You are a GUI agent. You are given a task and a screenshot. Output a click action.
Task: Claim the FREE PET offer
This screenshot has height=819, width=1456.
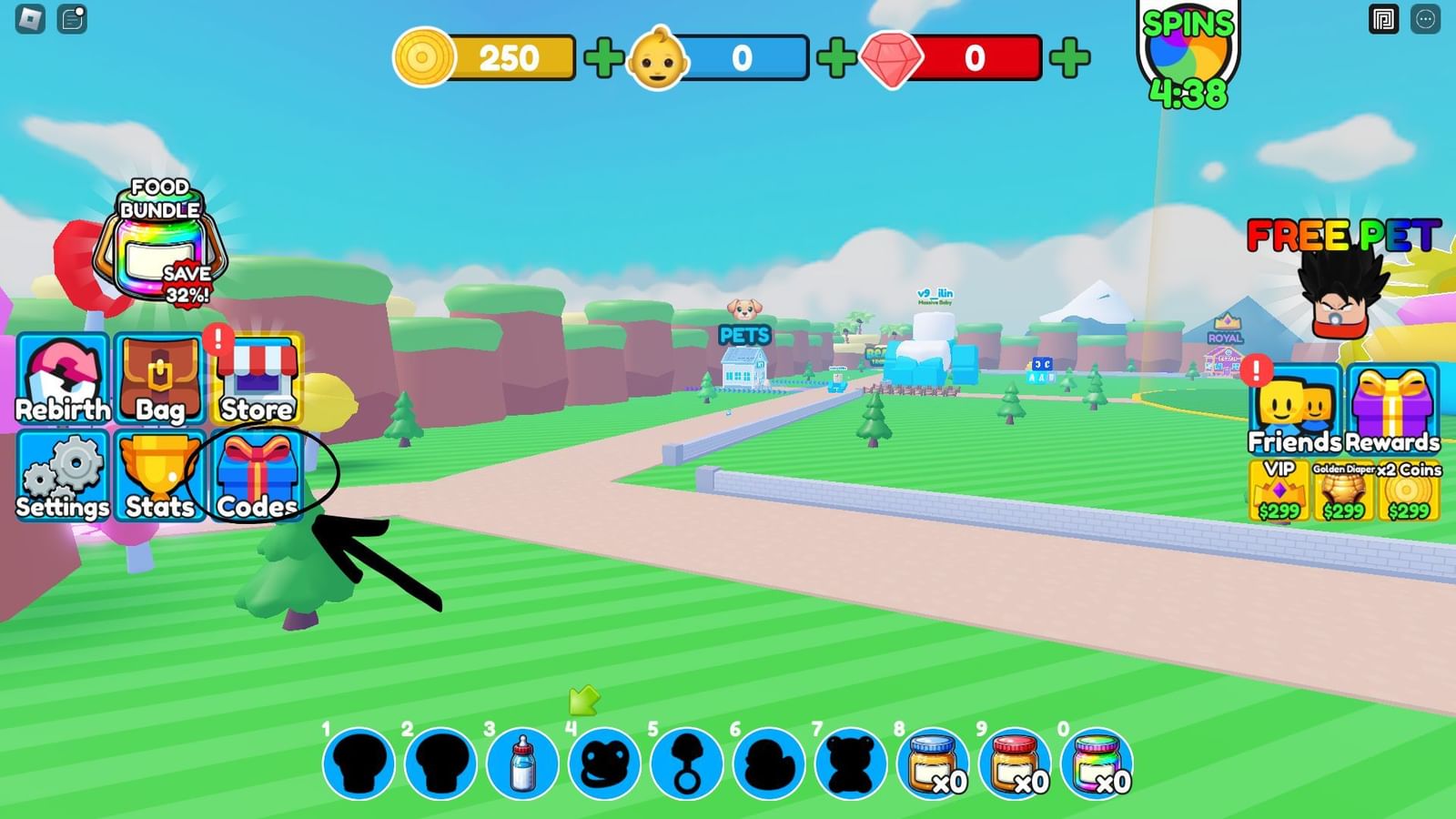(1342, 291)
